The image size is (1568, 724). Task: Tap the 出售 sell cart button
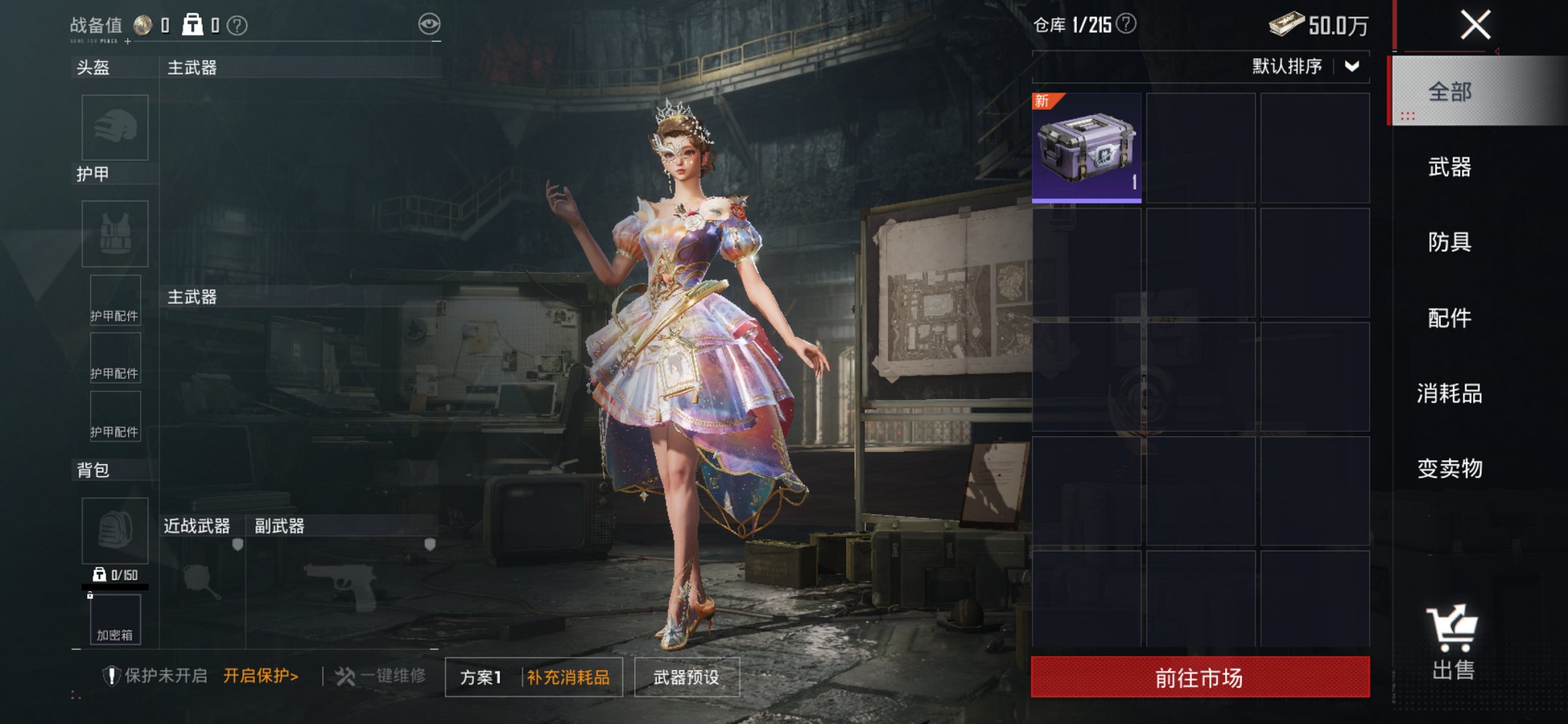1452,642
